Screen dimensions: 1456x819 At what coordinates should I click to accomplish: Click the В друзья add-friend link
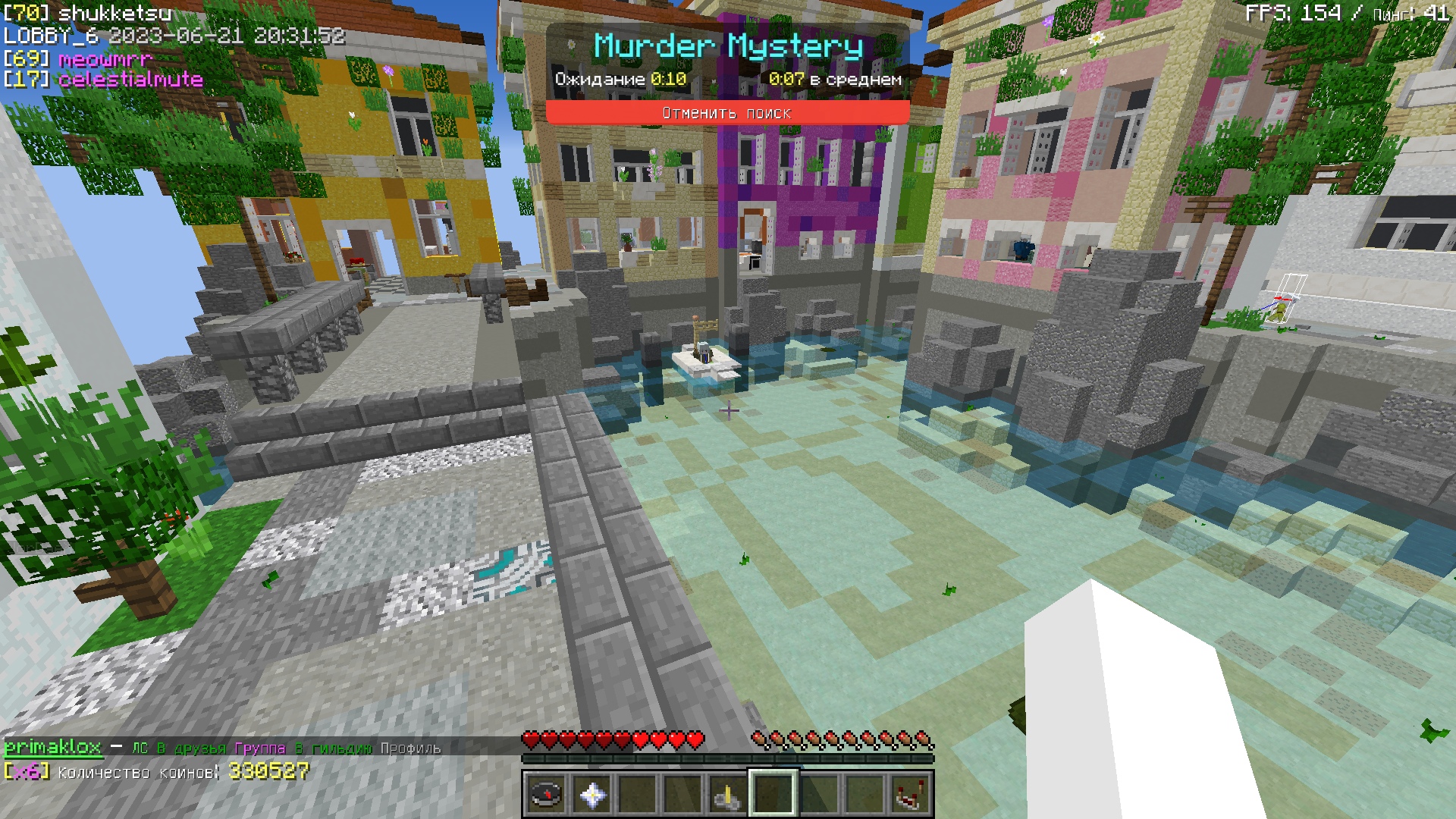(x=191, y=748)
